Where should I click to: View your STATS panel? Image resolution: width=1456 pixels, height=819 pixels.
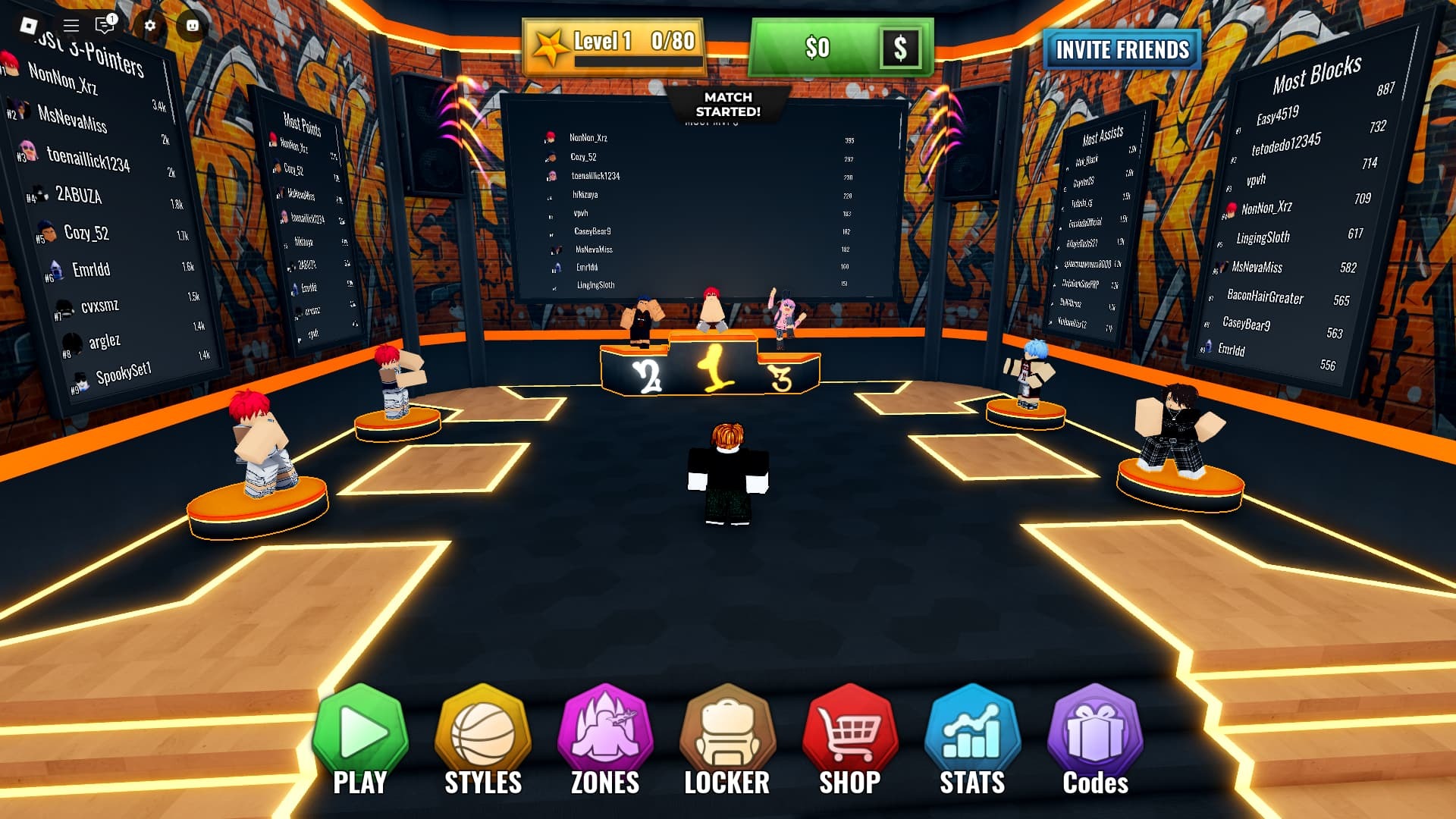tap(972, 739)
